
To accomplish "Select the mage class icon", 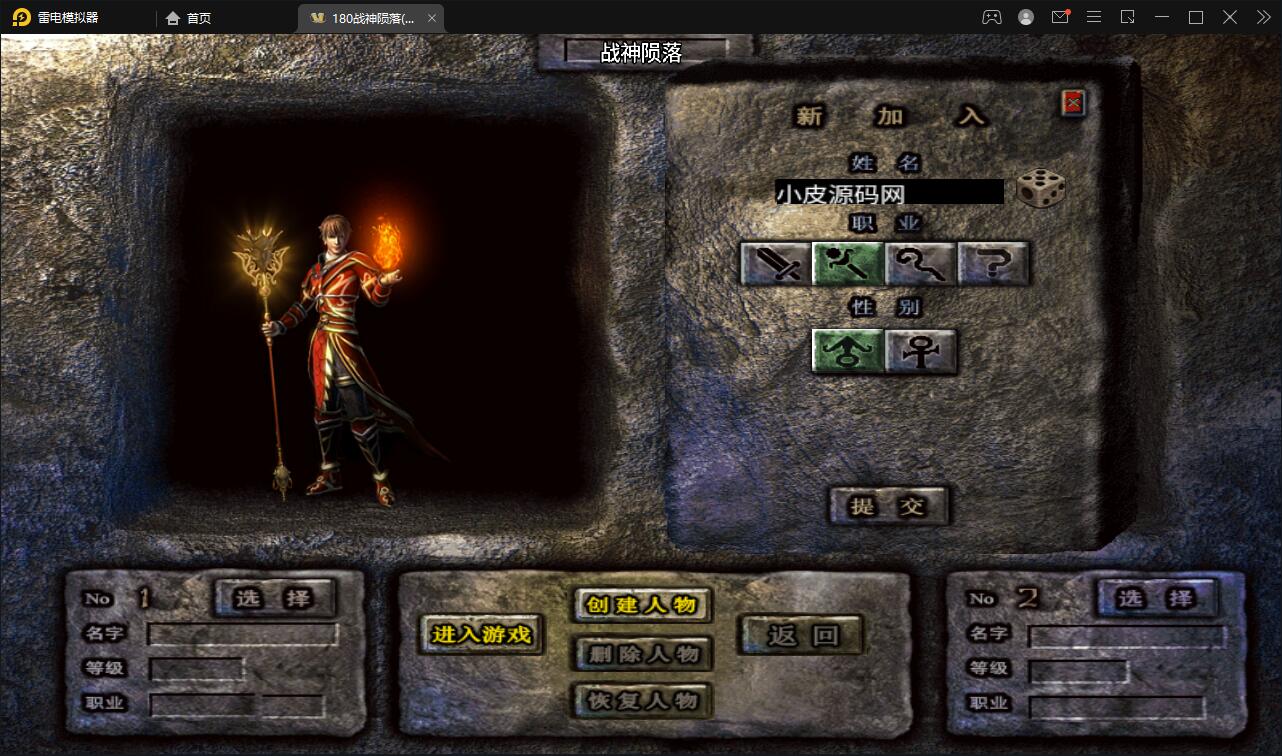I will tap(848, 264).
